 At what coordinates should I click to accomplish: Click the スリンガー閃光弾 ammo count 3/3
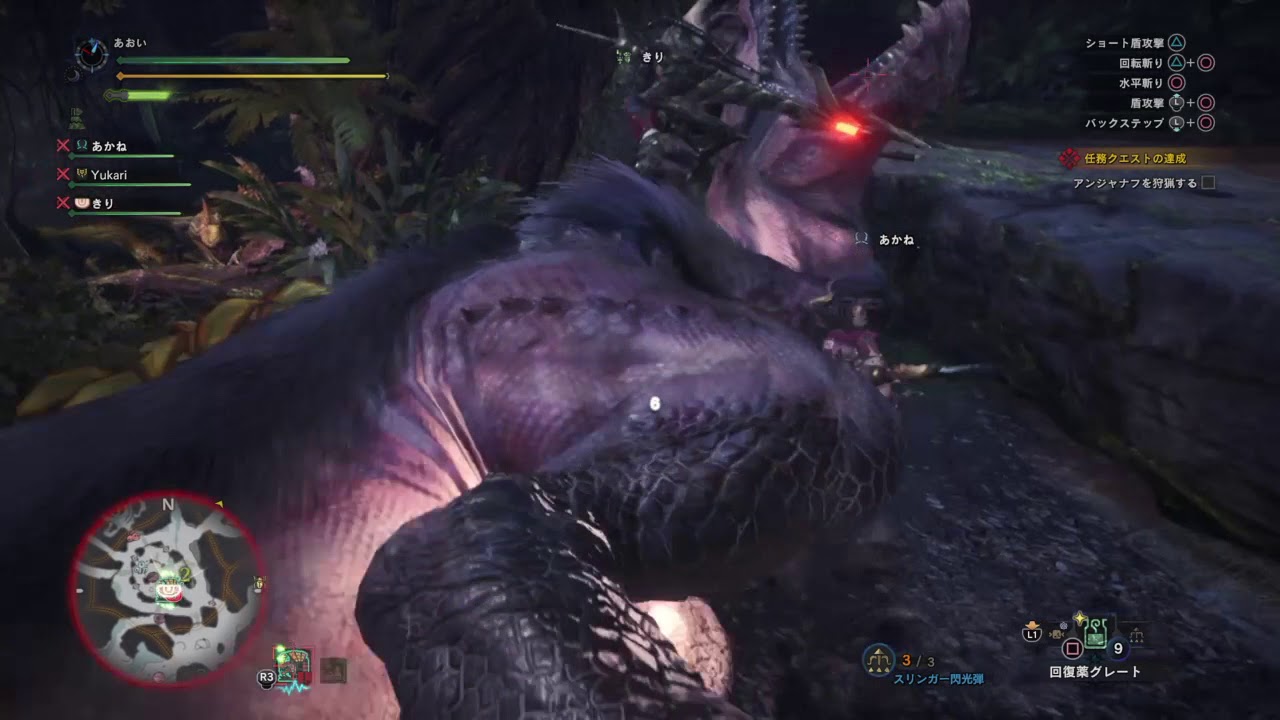click(x=920, y=658)
